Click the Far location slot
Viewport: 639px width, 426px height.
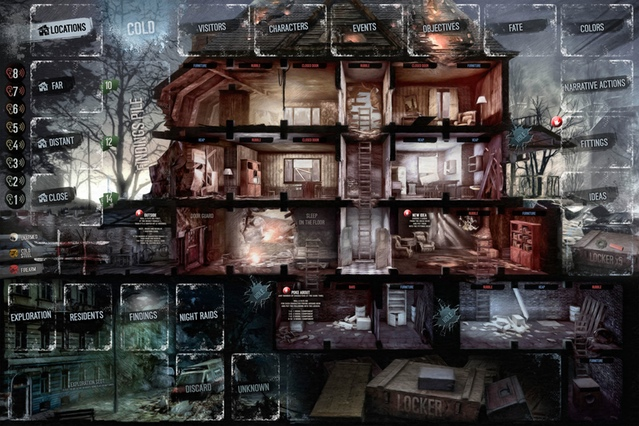63,88
